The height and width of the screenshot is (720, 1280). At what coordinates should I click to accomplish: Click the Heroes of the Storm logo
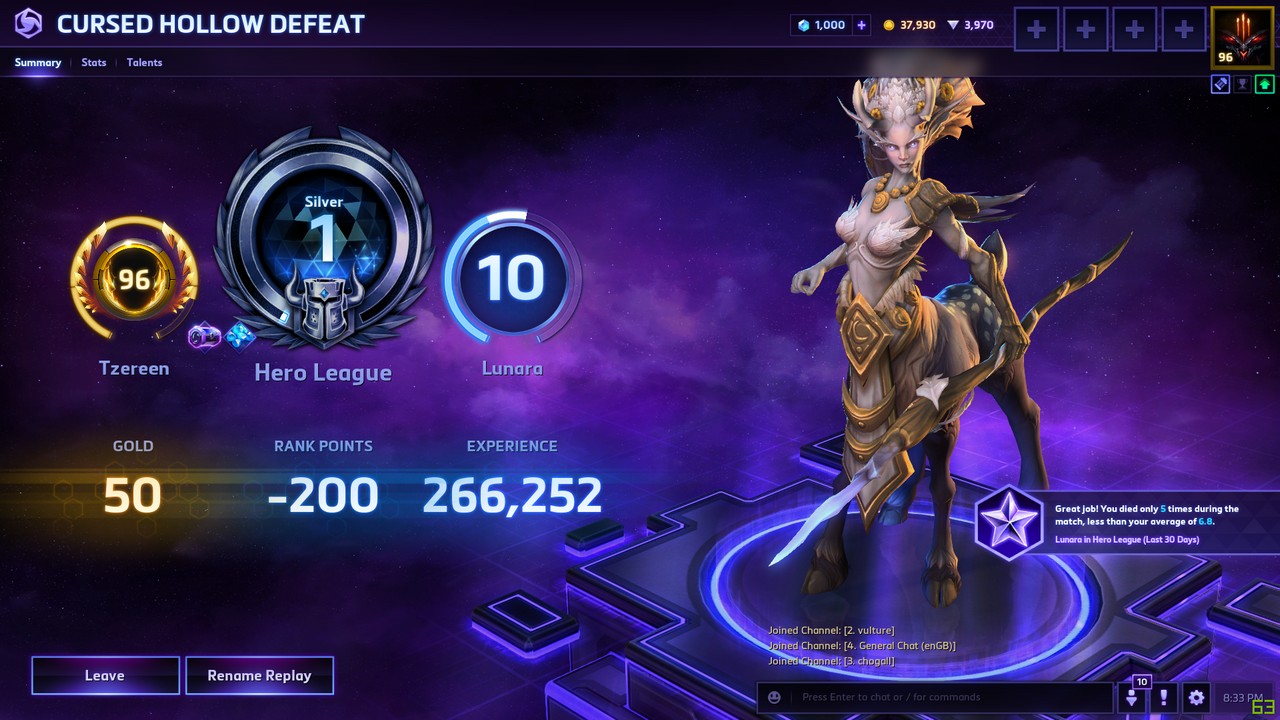tap(29, 24)
